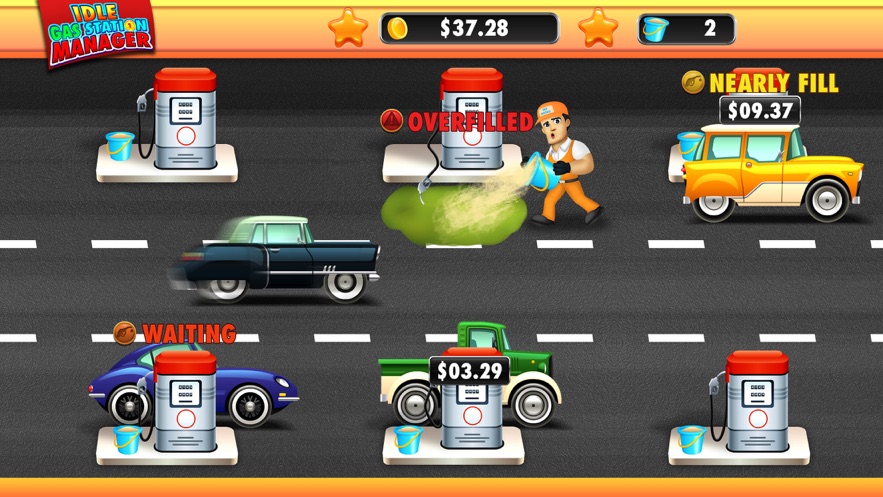The height and width of the screenshot is (497, 883).
Task: Click the $03.29 price tag on the green truck
Action: 469,372
